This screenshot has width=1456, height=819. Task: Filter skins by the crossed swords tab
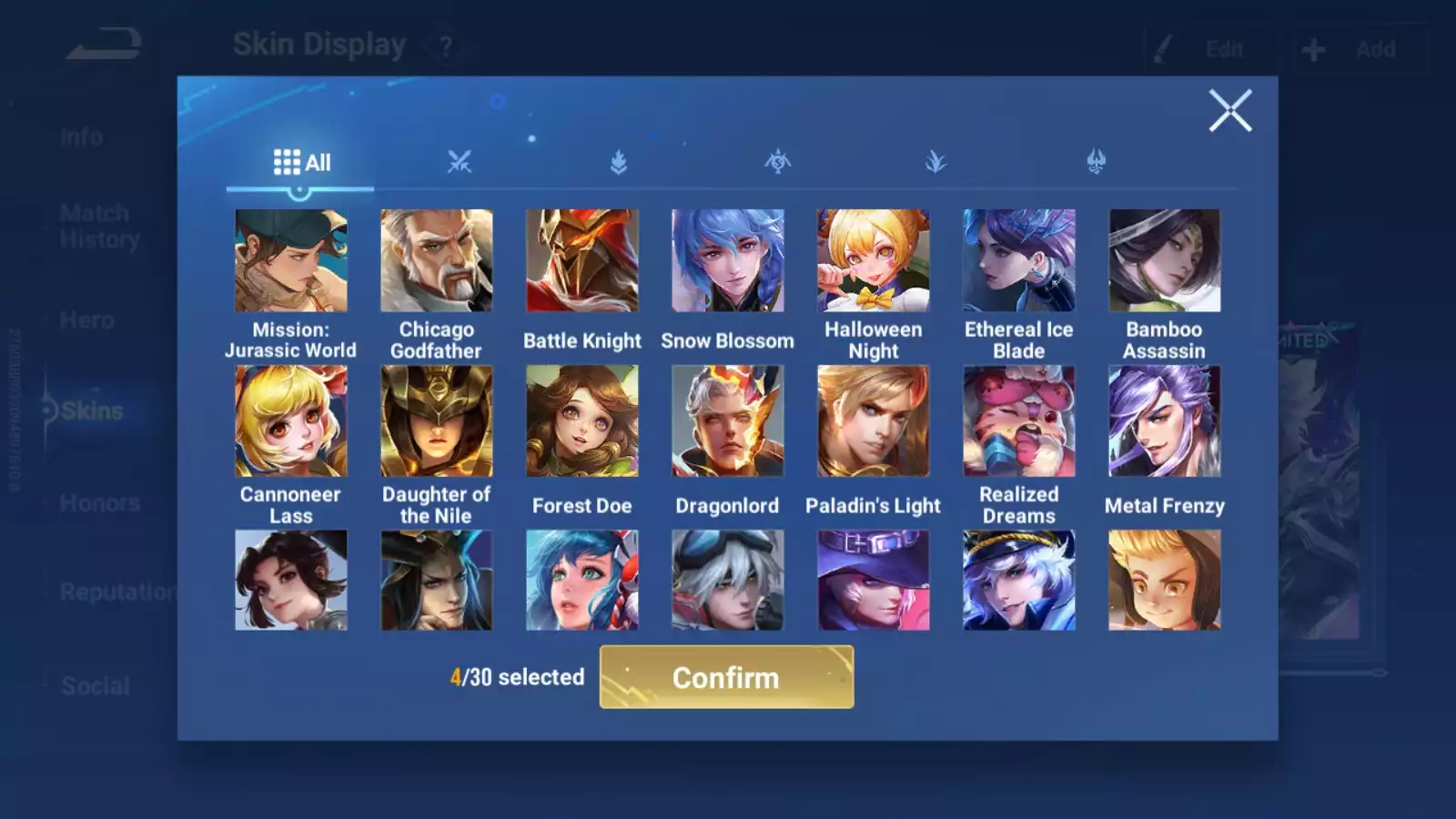pyautogui.click(x=460, y=163)
